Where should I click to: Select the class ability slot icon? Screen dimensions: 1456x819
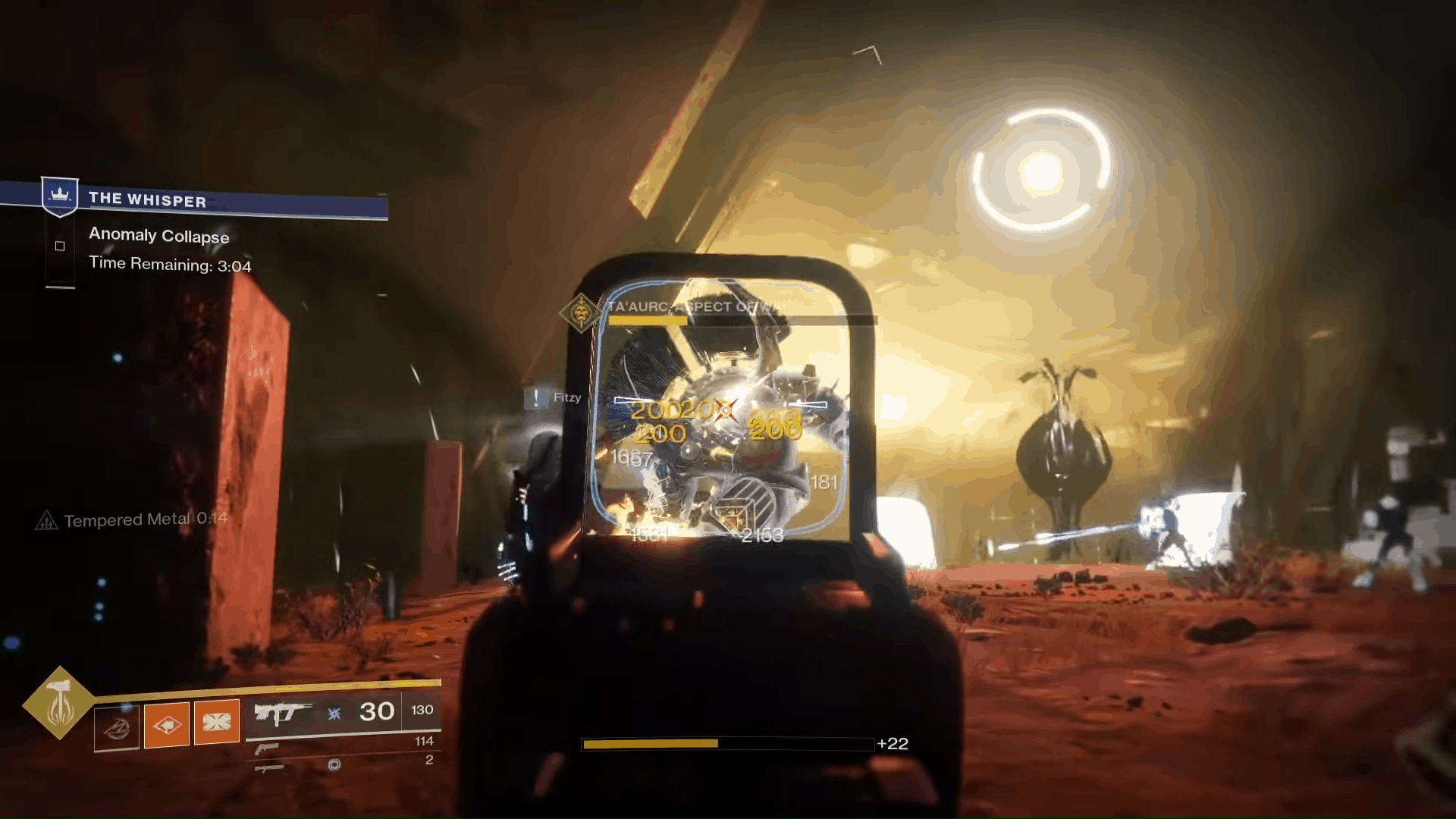(118, 726)
